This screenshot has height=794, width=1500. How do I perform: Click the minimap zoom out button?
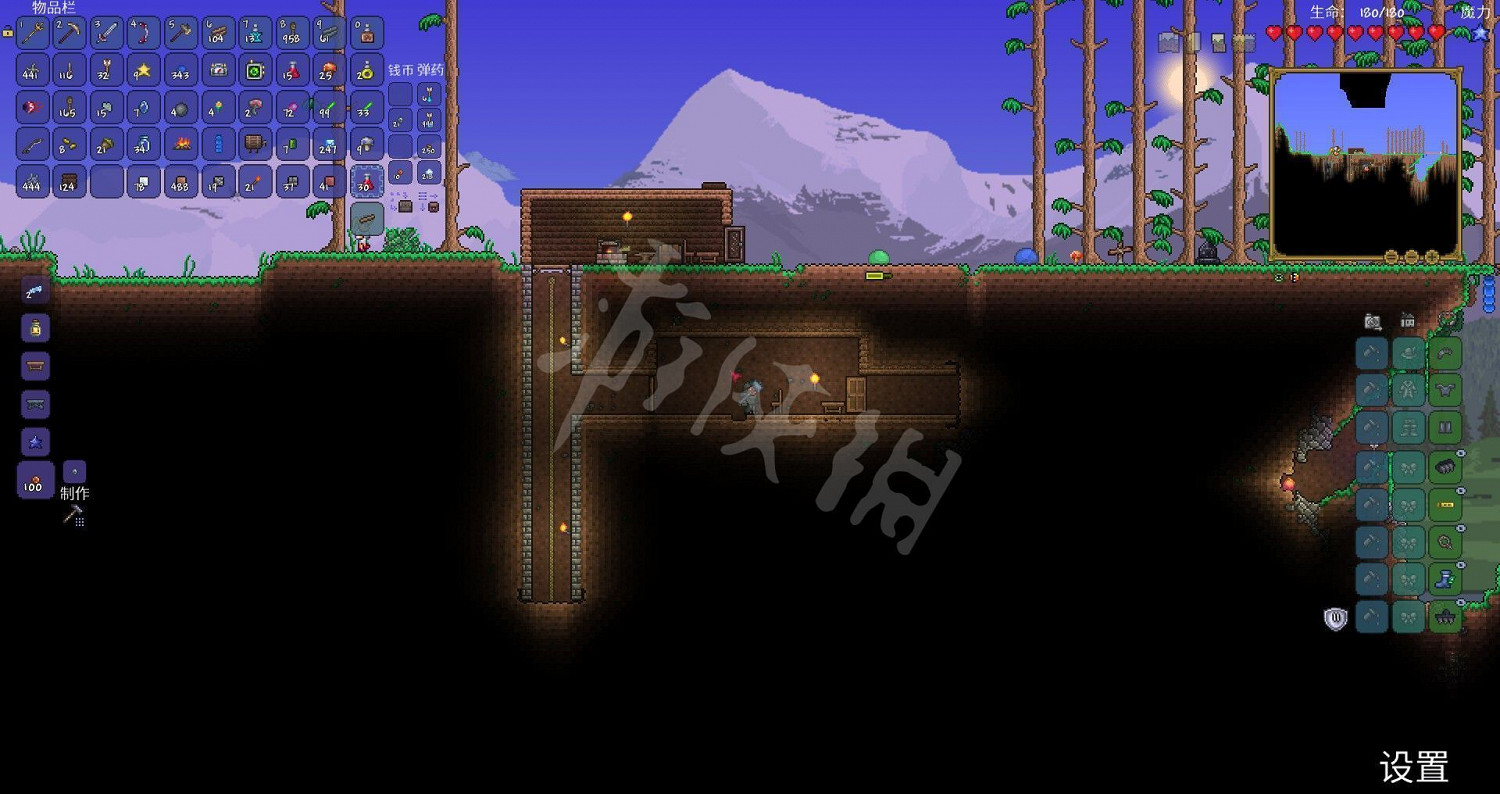(x=1393, y=254)
